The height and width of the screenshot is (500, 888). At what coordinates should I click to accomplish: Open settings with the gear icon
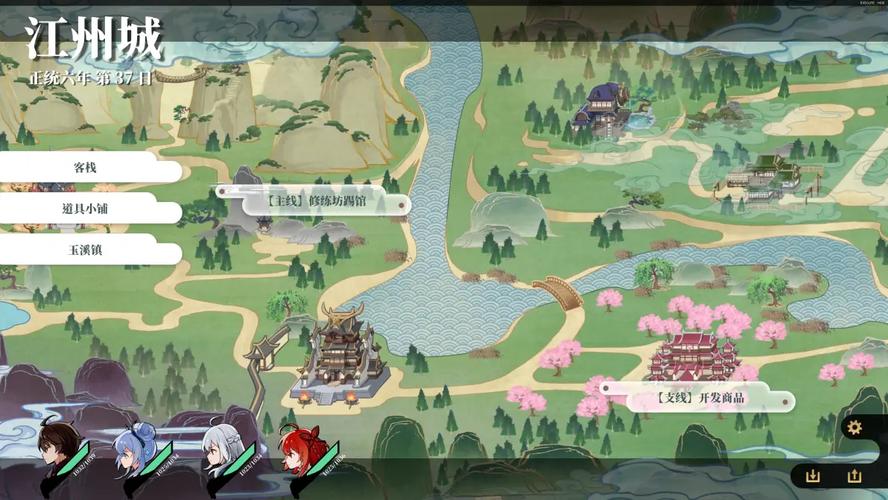point(854,428)
